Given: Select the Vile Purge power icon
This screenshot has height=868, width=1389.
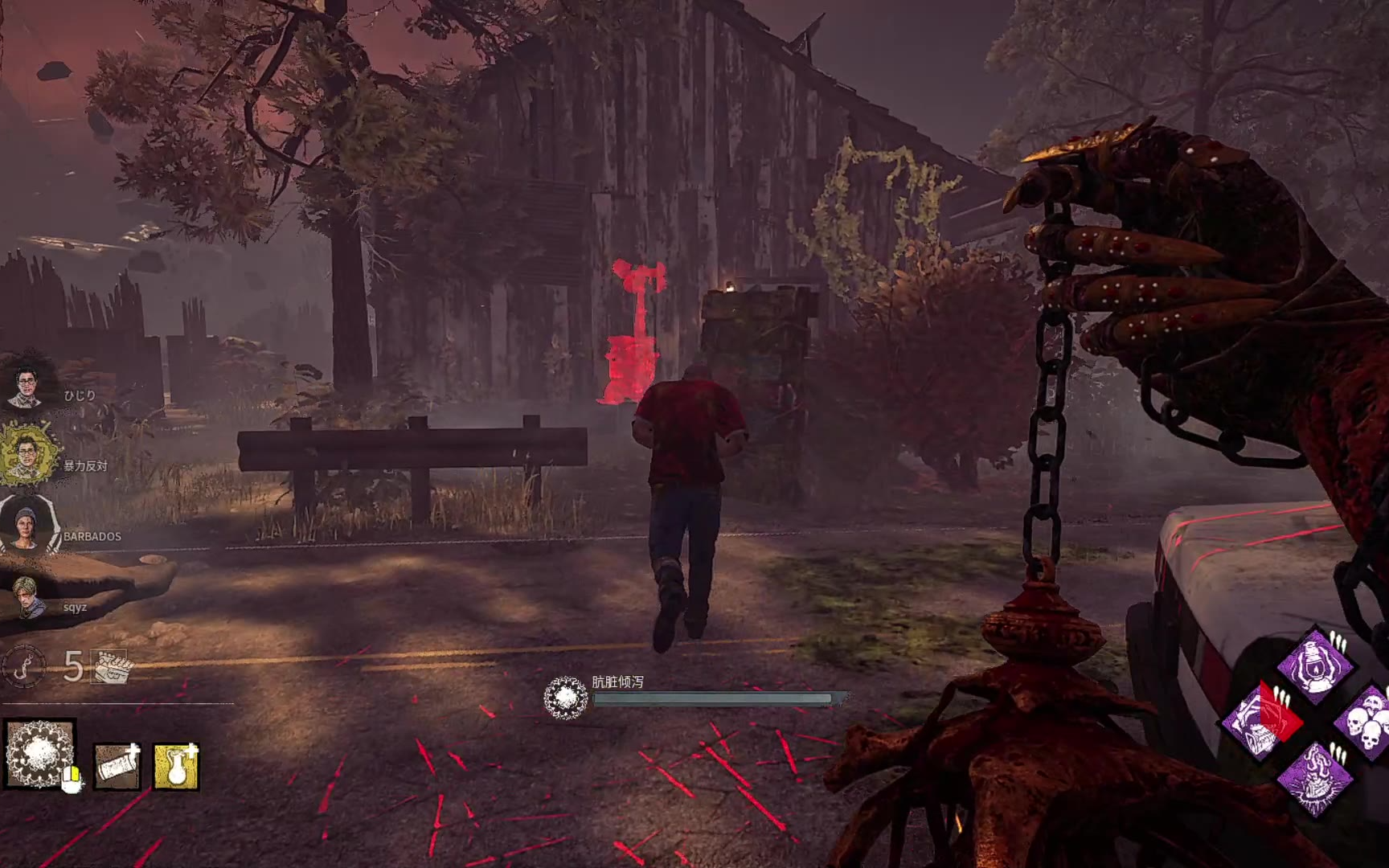Looking at the screenshot, I should pos(40,754).
